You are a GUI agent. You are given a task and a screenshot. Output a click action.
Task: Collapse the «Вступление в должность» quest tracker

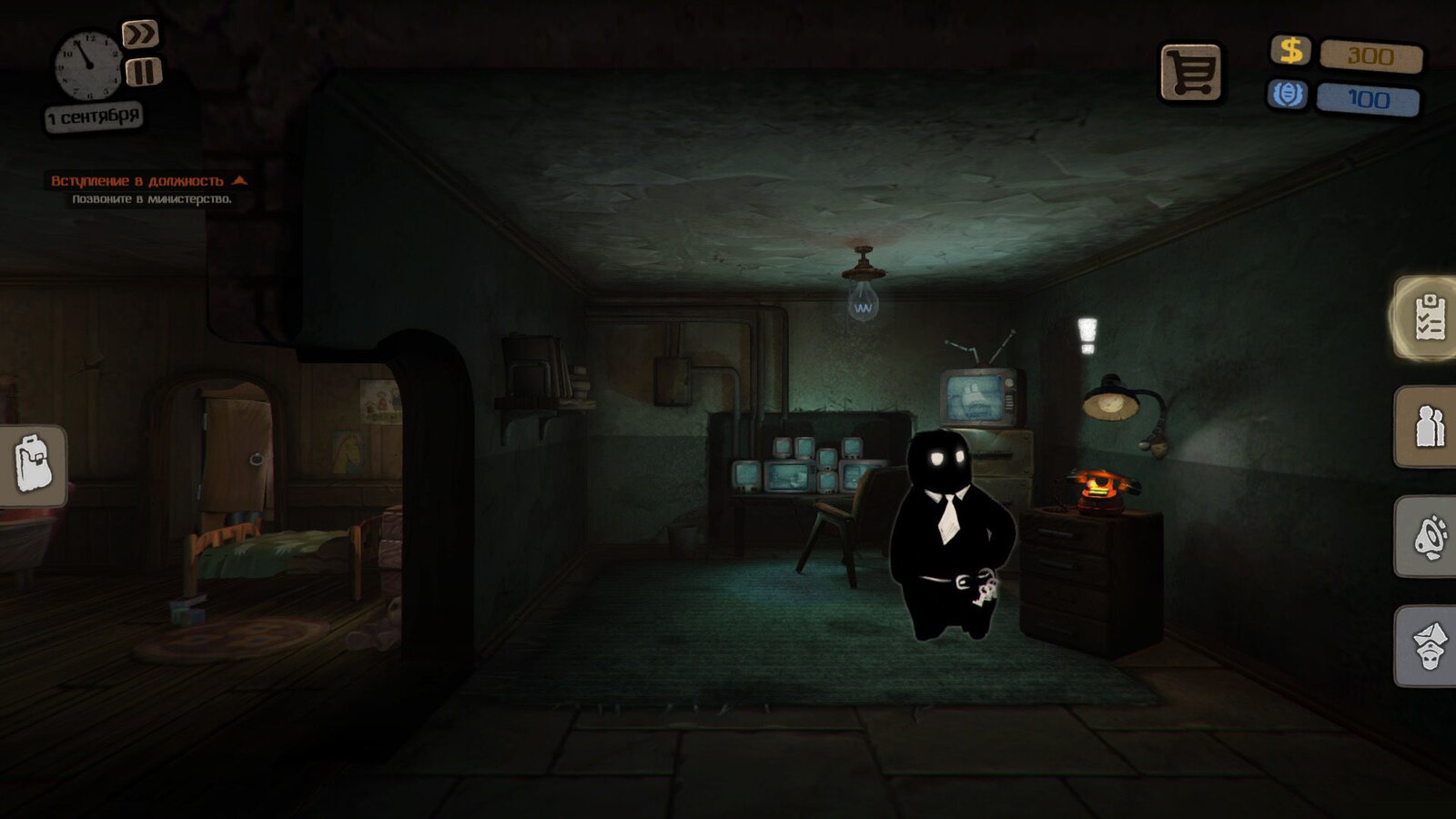239,180
